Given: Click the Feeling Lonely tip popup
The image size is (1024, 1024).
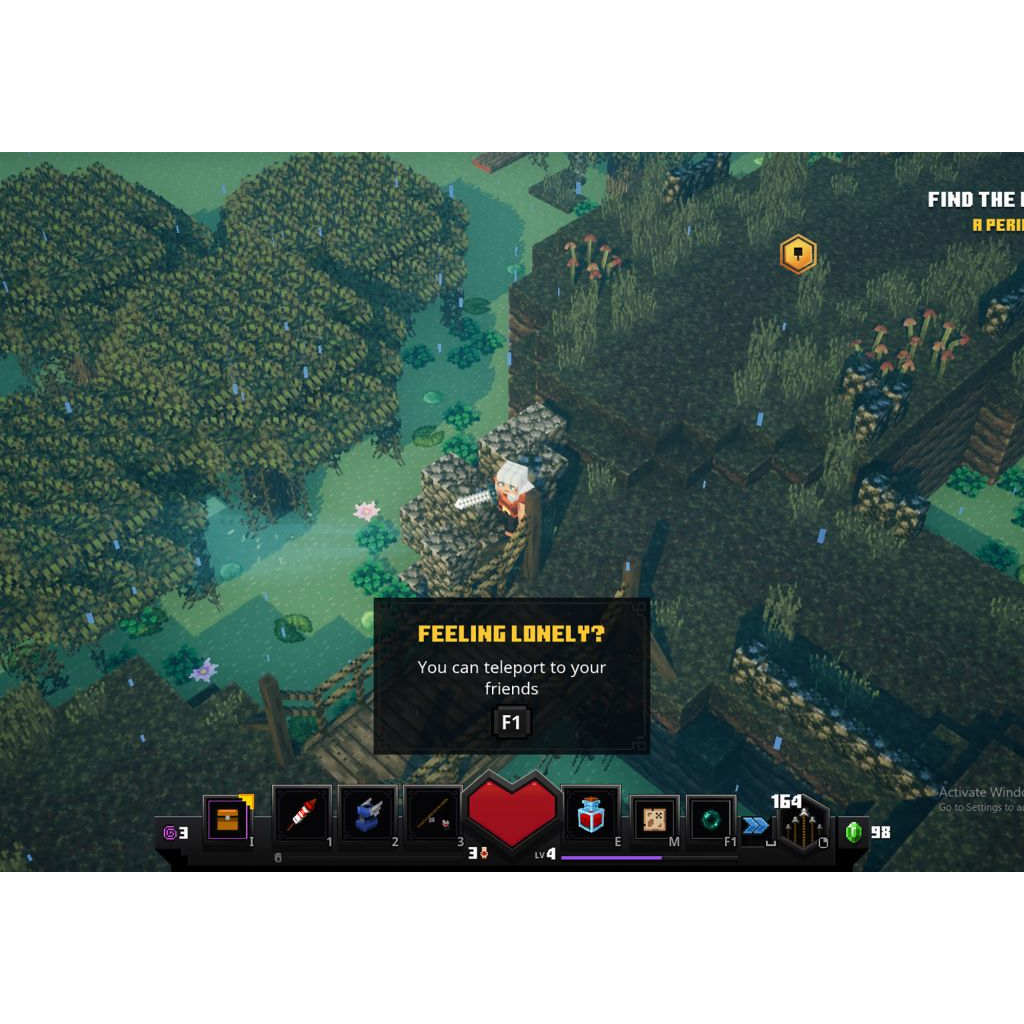Looking at the screenshot, I should (x=511, y=675).
